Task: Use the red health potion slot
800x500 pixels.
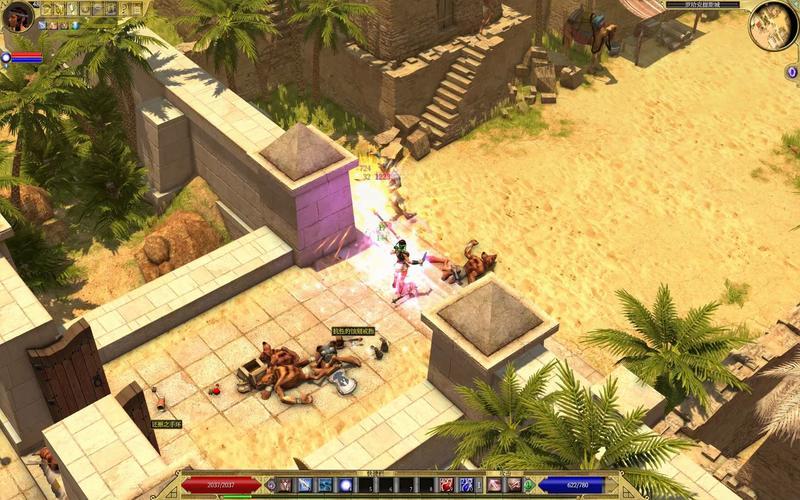Action: coord(445,485)
